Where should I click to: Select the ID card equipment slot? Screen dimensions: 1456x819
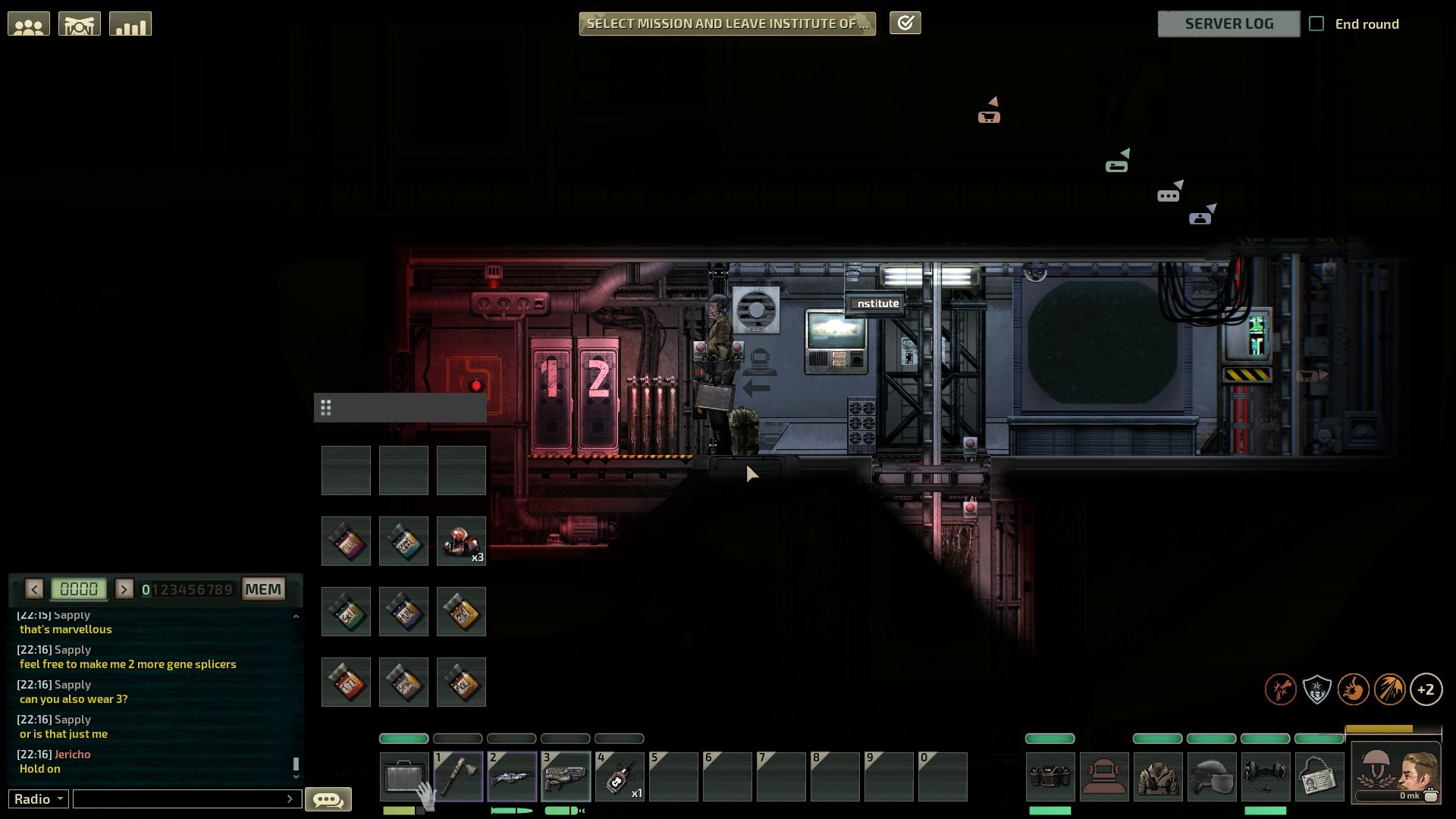point(1319,777)
